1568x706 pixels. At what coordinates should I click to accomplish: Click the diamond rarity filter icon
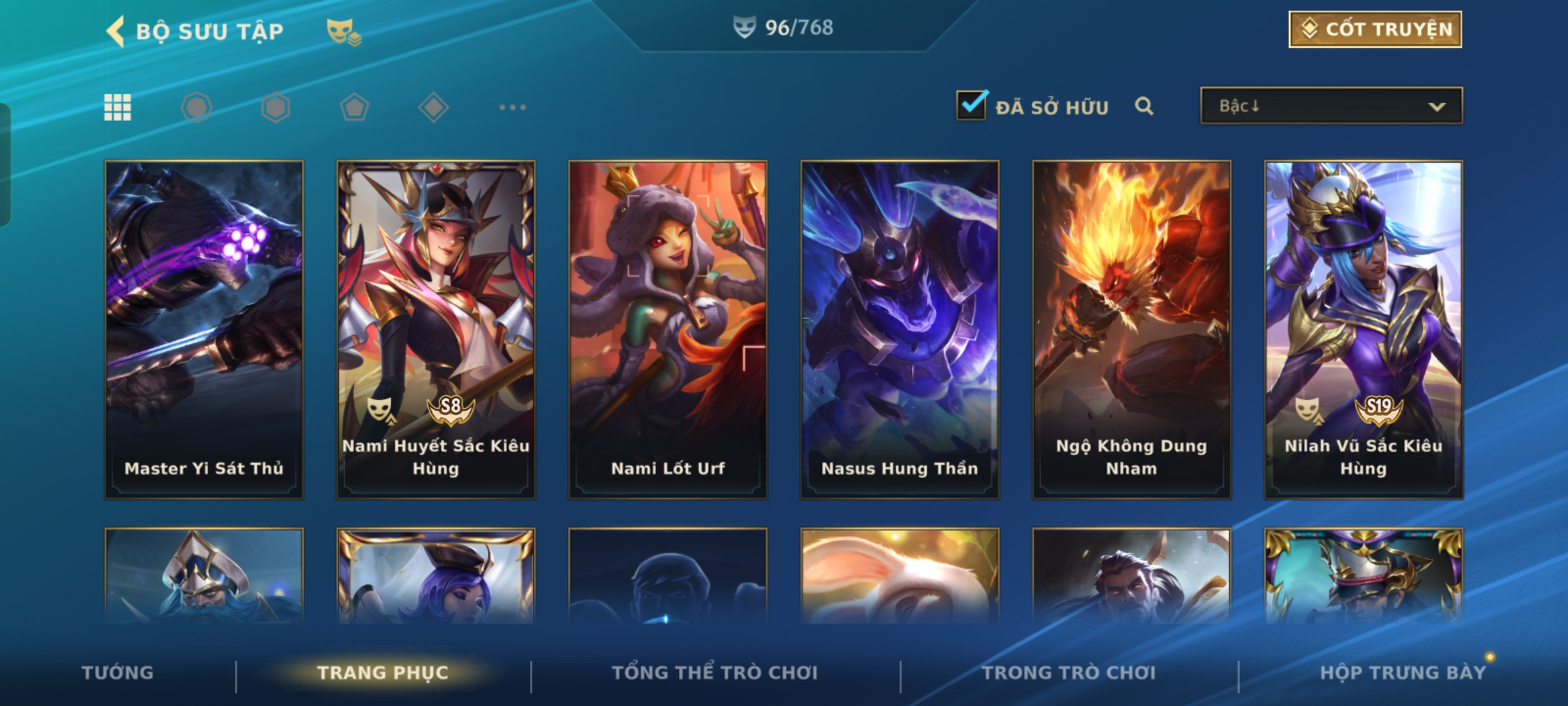pos(433,107)
